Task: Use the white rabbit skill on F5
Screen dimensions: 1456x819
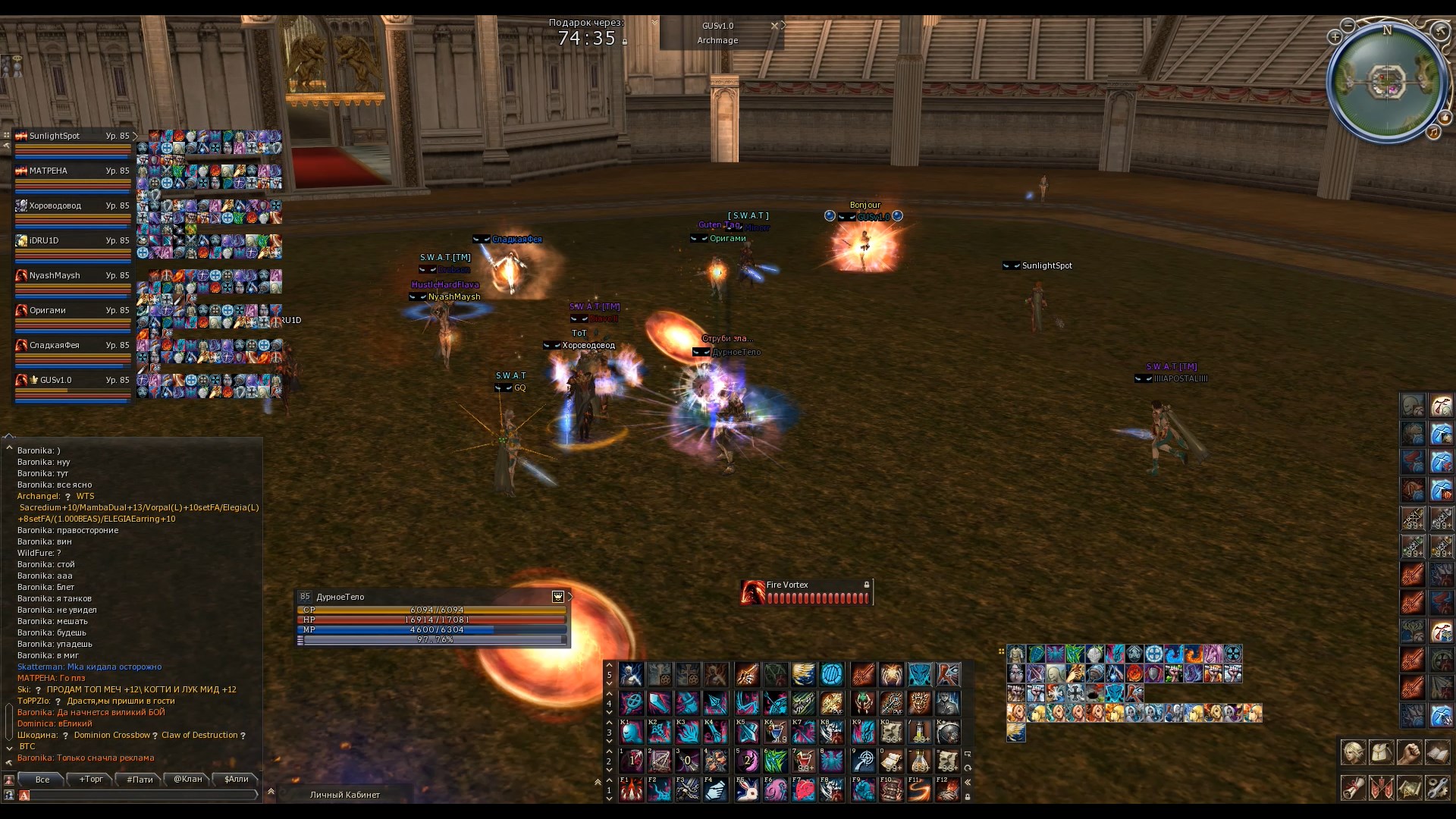Action: tap(747, 790)
